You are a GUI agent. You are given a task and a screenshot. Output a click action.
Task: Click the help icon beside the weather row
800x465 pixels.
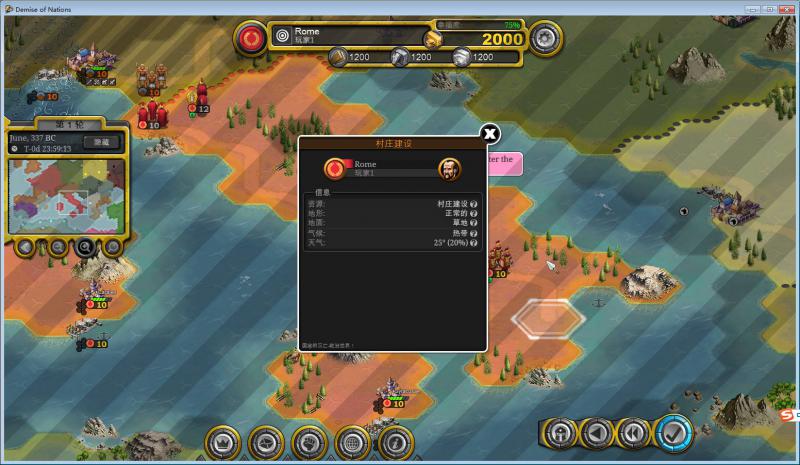pyautogui.click(x=474, y=242)
